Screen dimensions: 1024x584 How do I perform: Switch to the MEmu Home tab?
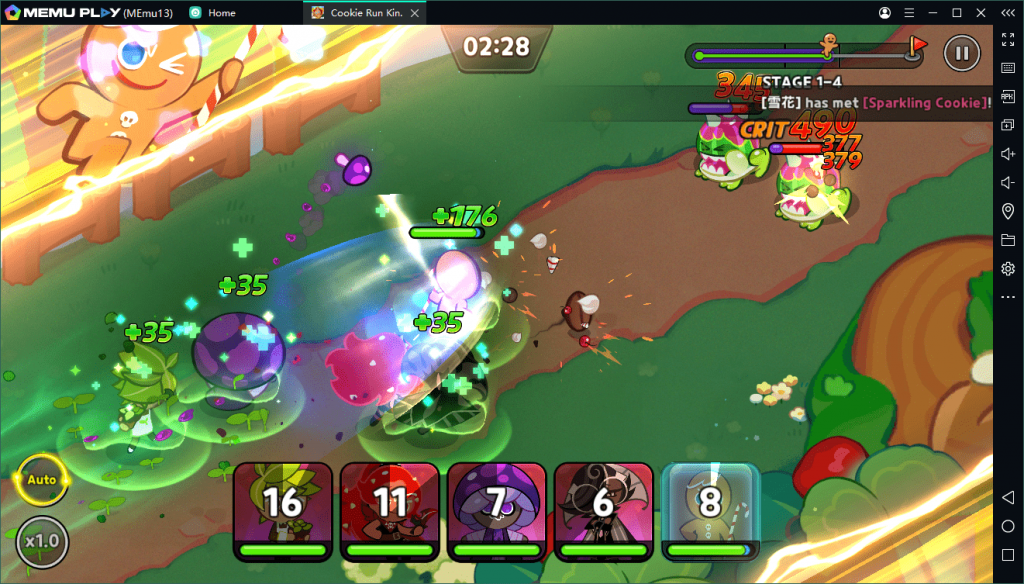click(x=213, y=13)
